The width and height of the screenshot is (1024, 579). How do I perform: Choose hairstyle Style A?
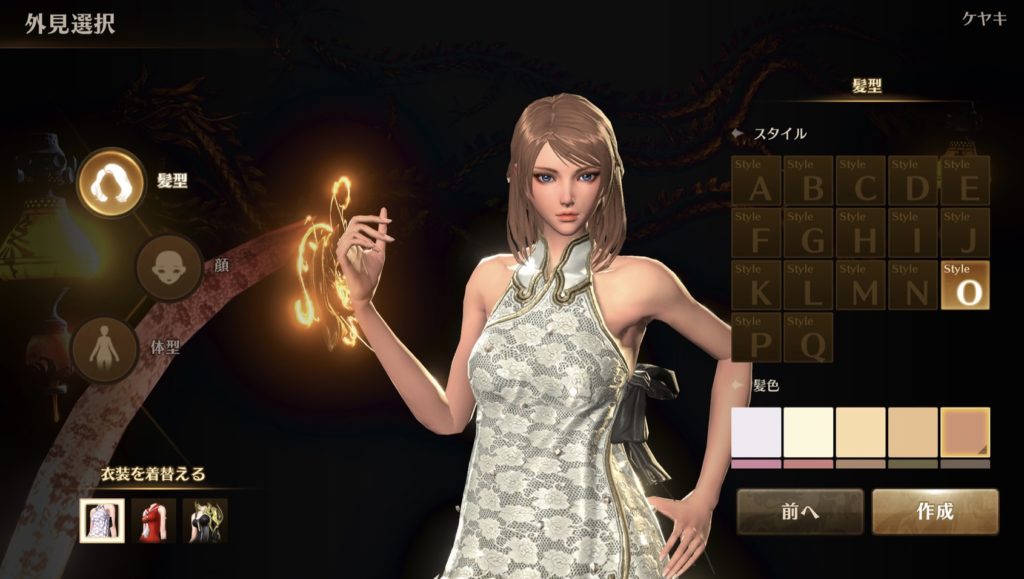[757, 181]
